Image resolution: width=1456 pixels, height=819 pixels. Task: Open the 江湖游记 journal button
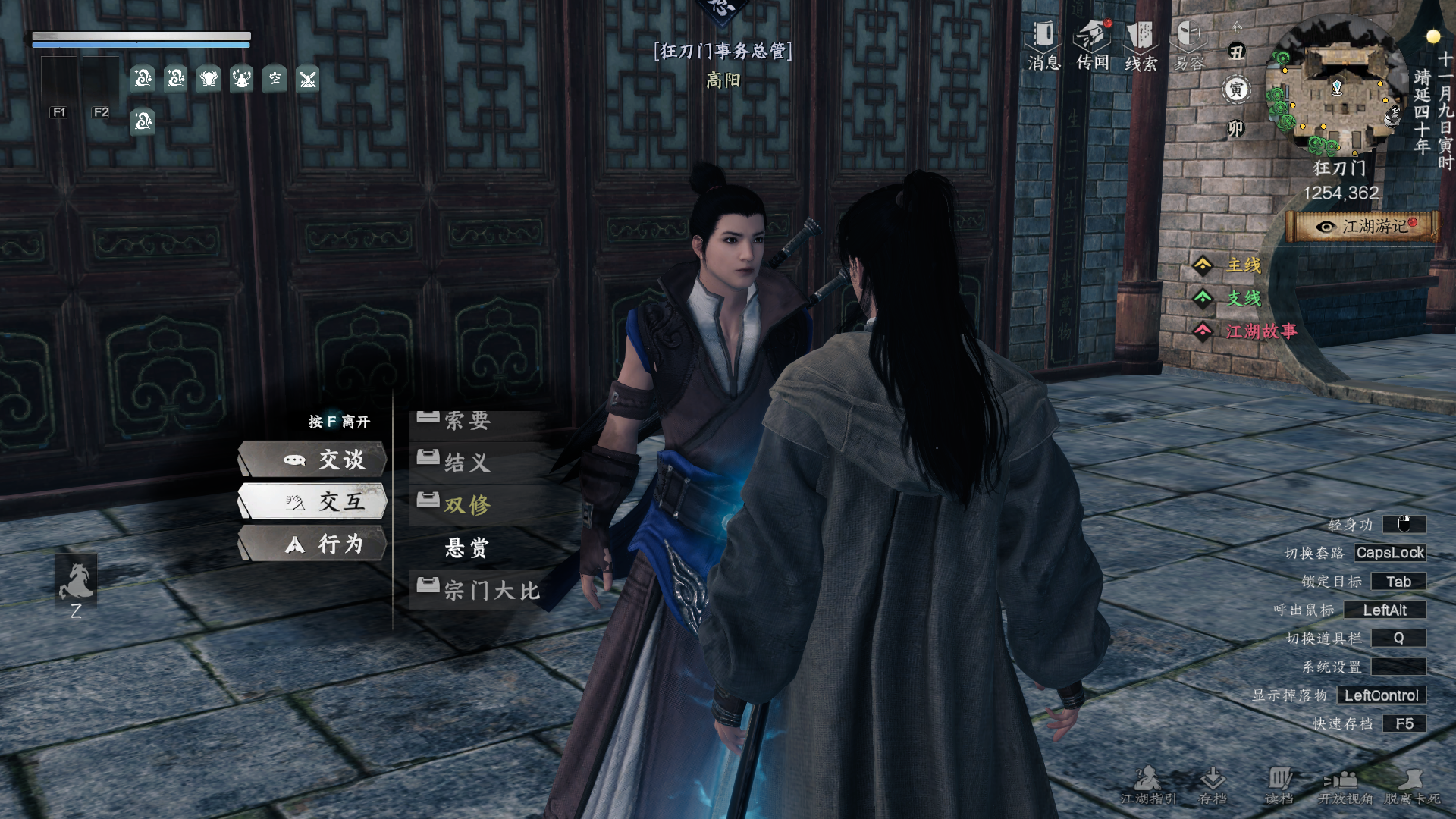[1363, 227]
